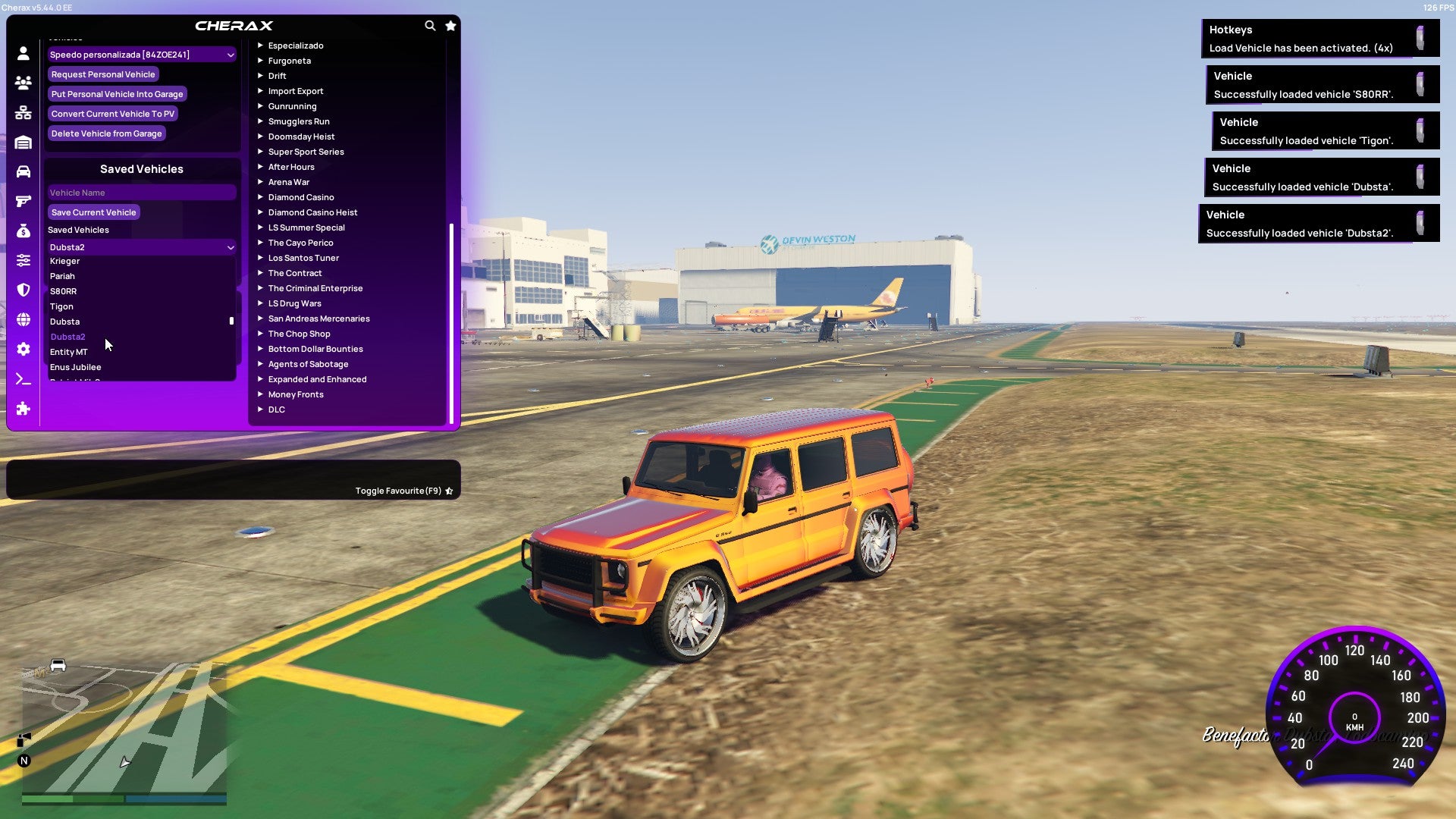Select the Los Santos Tuner category
Image resolution: width=1456 pixels, height=819 pixels.
[303, 258]
